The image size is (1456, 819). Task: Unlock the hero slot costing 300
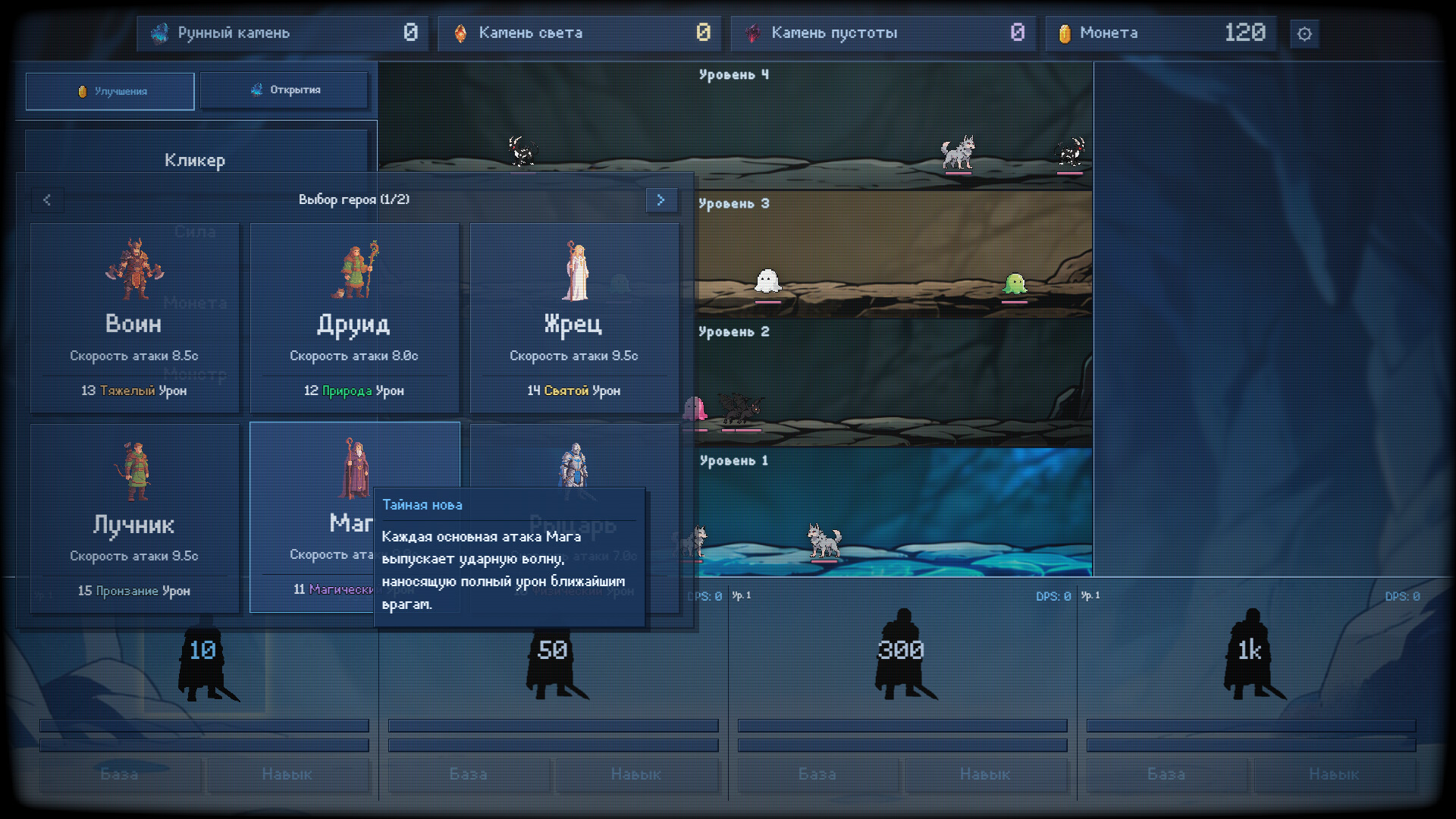pyautogui.click(x=902, y=652)
